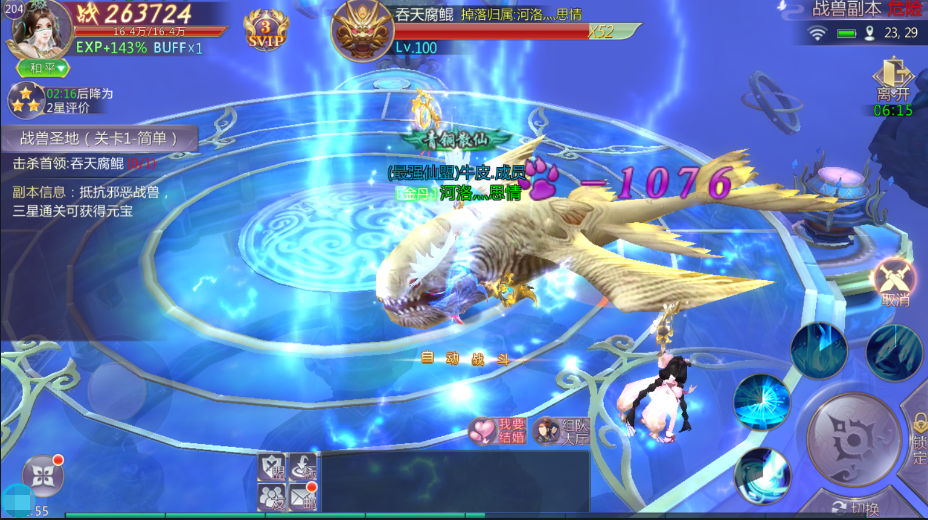Open the guild shield button

[272, 465]
